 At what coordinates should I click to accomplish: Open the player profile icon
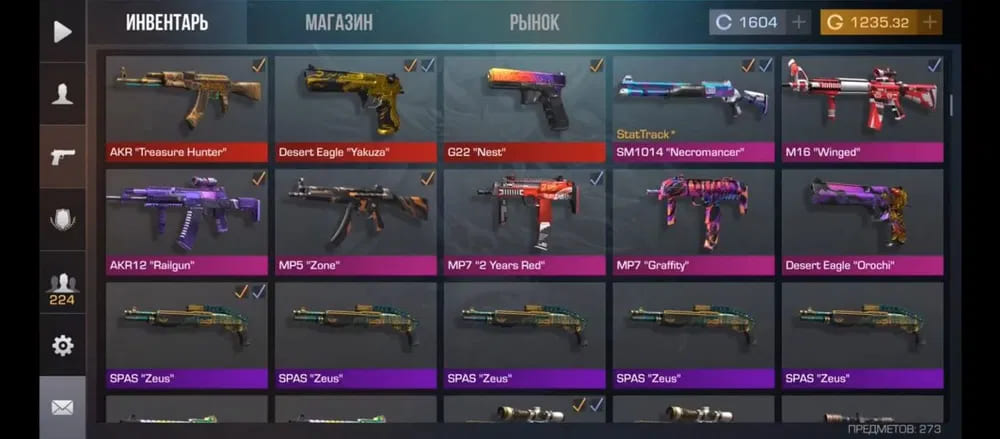(x=62, y=95)
